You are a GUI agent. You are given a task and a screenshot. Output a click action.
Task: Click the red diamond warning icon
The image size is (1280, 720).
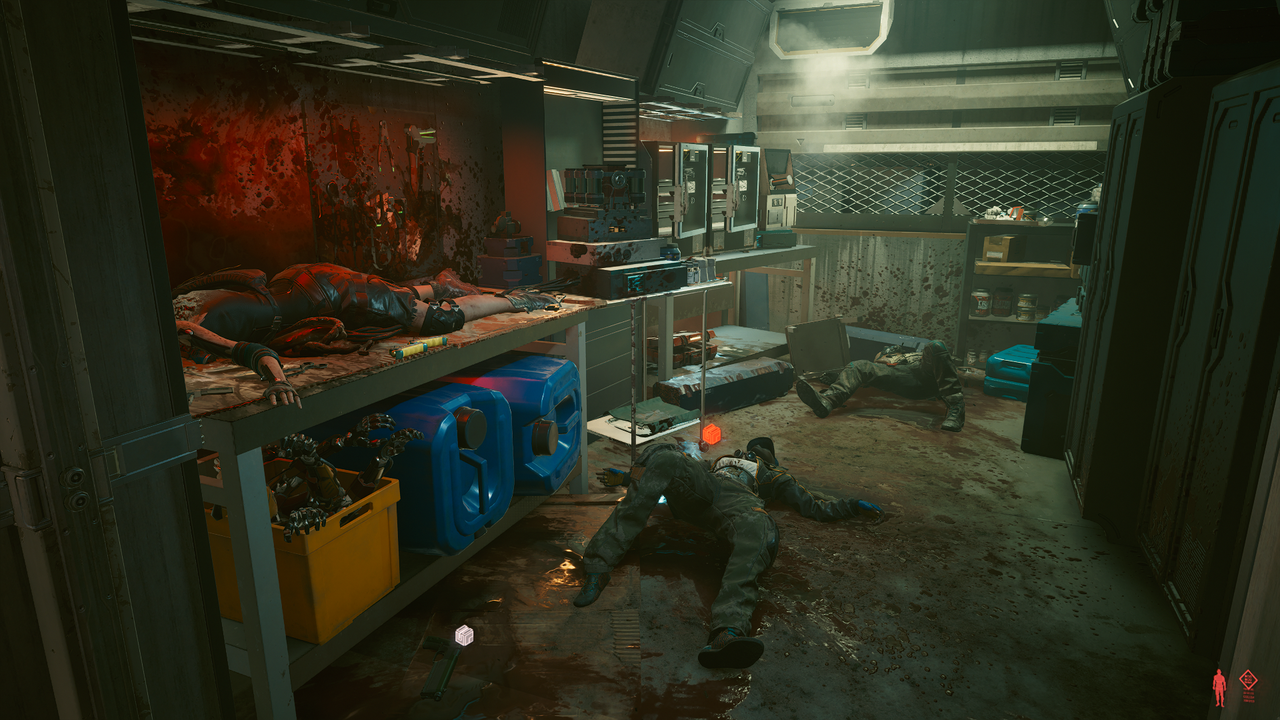click(x=1248, y=681)
